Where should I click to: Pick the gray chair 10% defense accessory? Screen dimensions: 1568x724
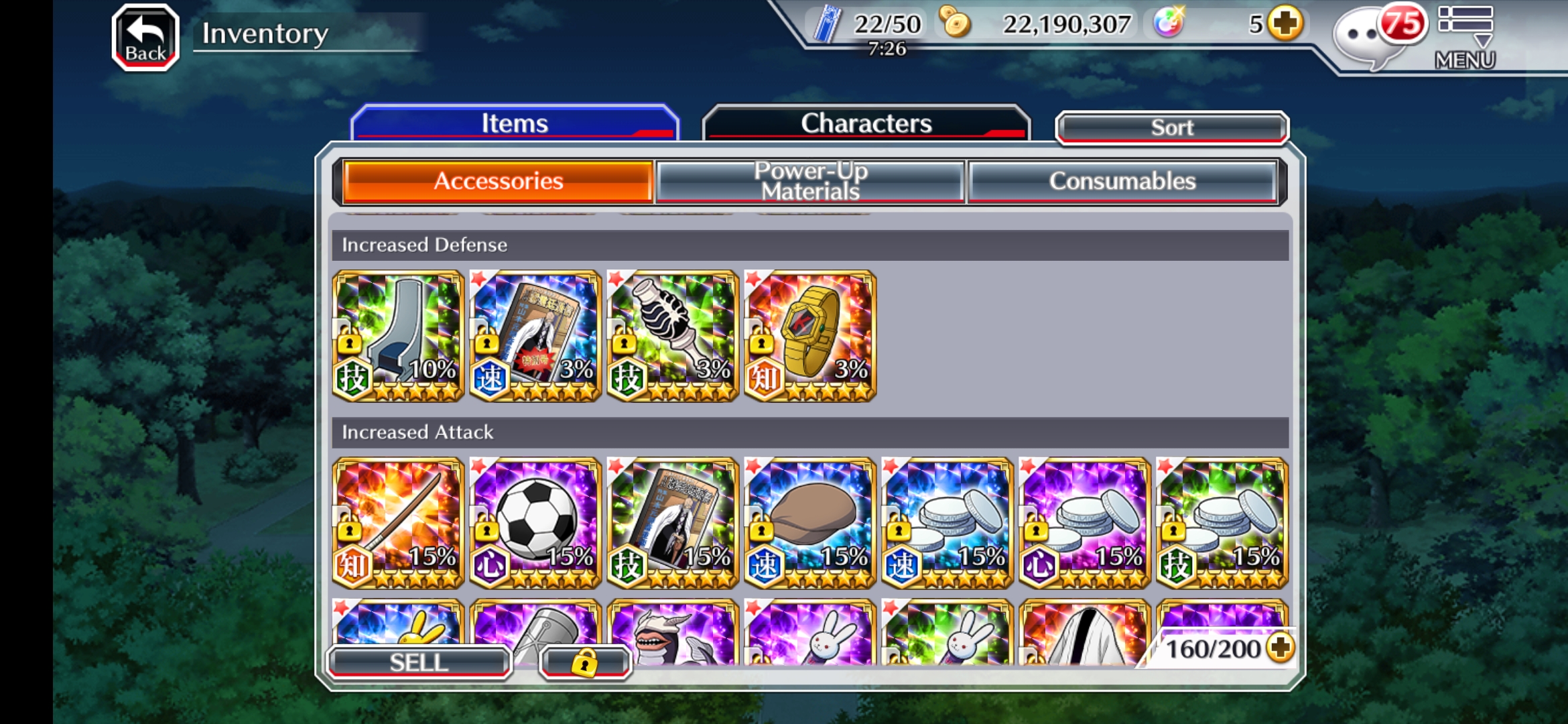point(398,337)
